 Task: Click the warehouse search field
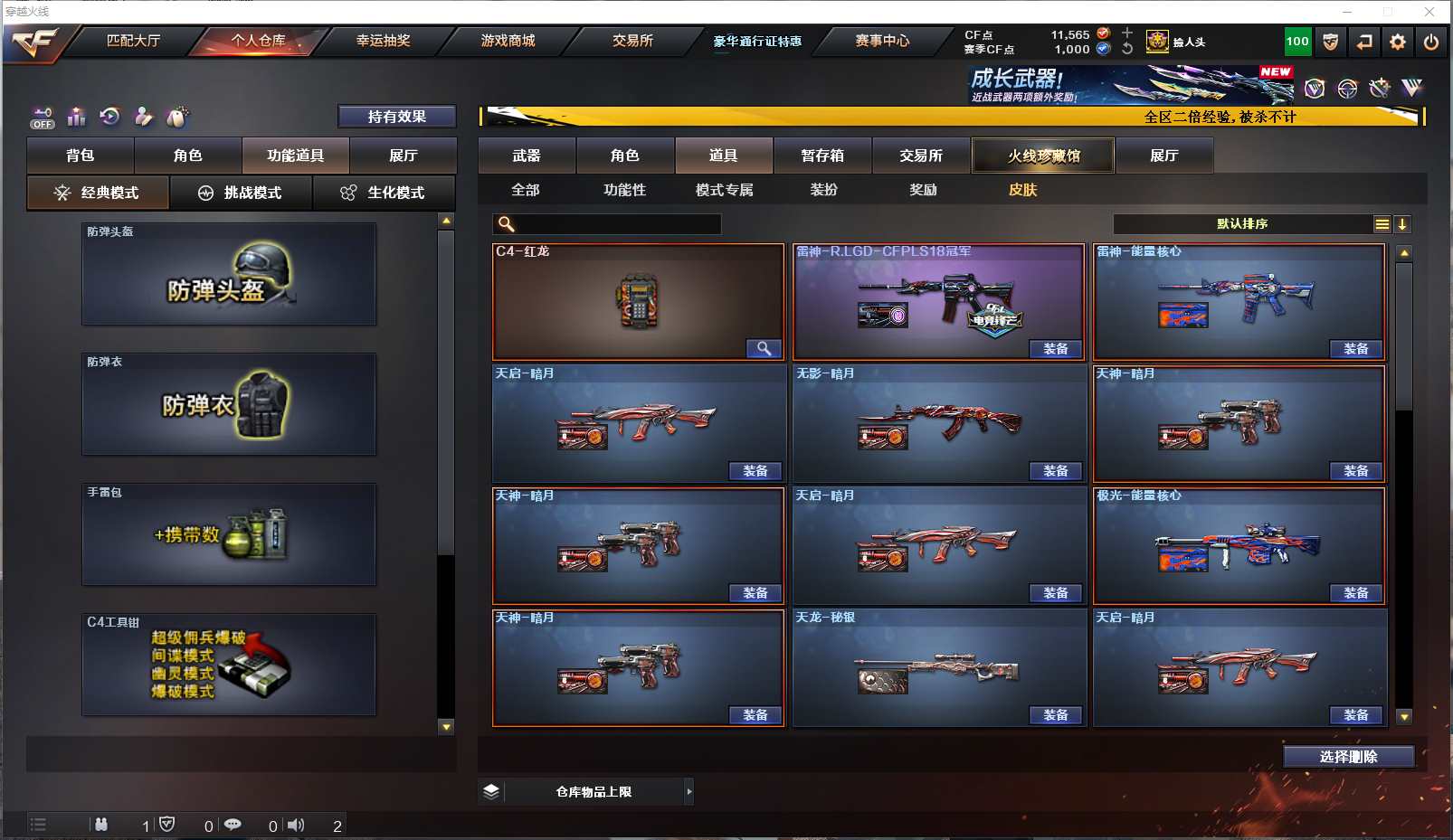coord(615,224)
